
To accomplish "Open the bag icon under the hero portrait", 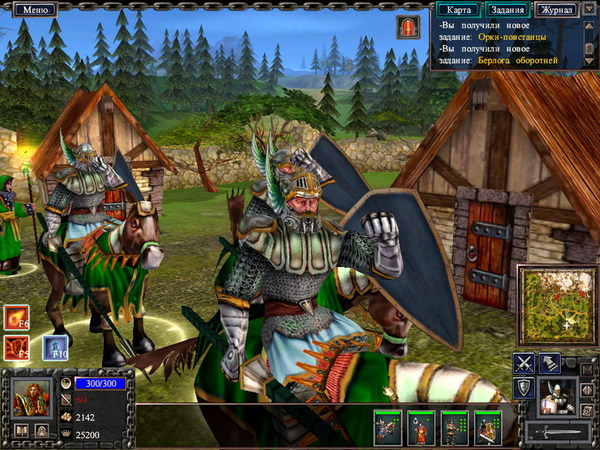I will pyautogui.click(x=42, y=430).
